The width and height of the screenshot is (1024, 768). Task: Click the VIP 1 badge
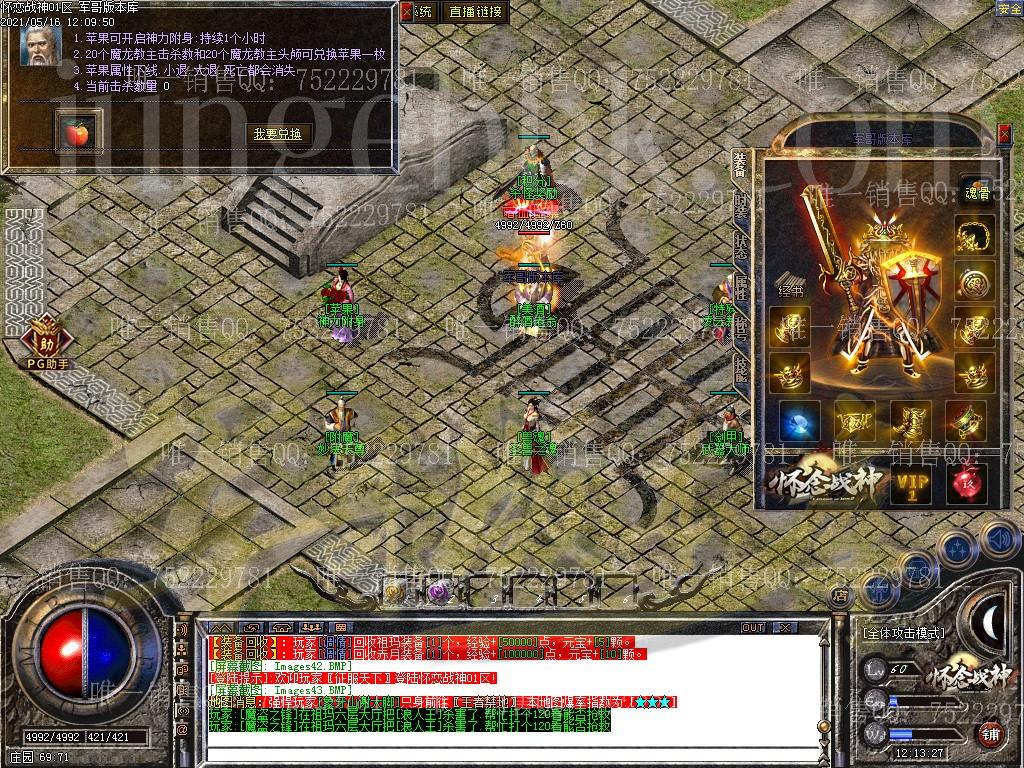click(x=911, y=485)
